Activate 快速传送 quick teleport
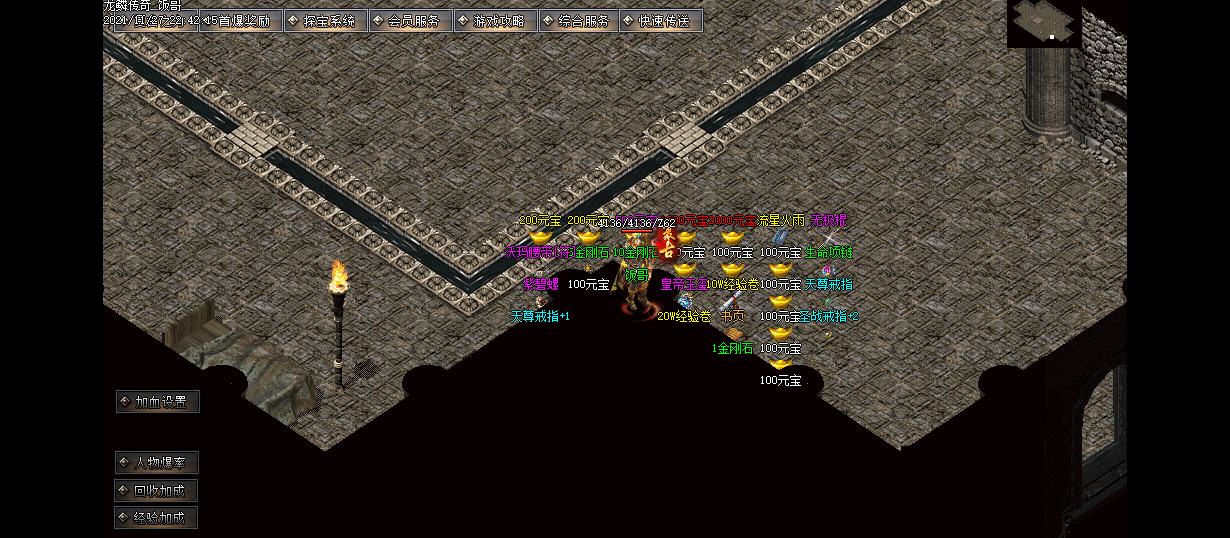Viewport: 1230px width, 538px height. point(660,21)
